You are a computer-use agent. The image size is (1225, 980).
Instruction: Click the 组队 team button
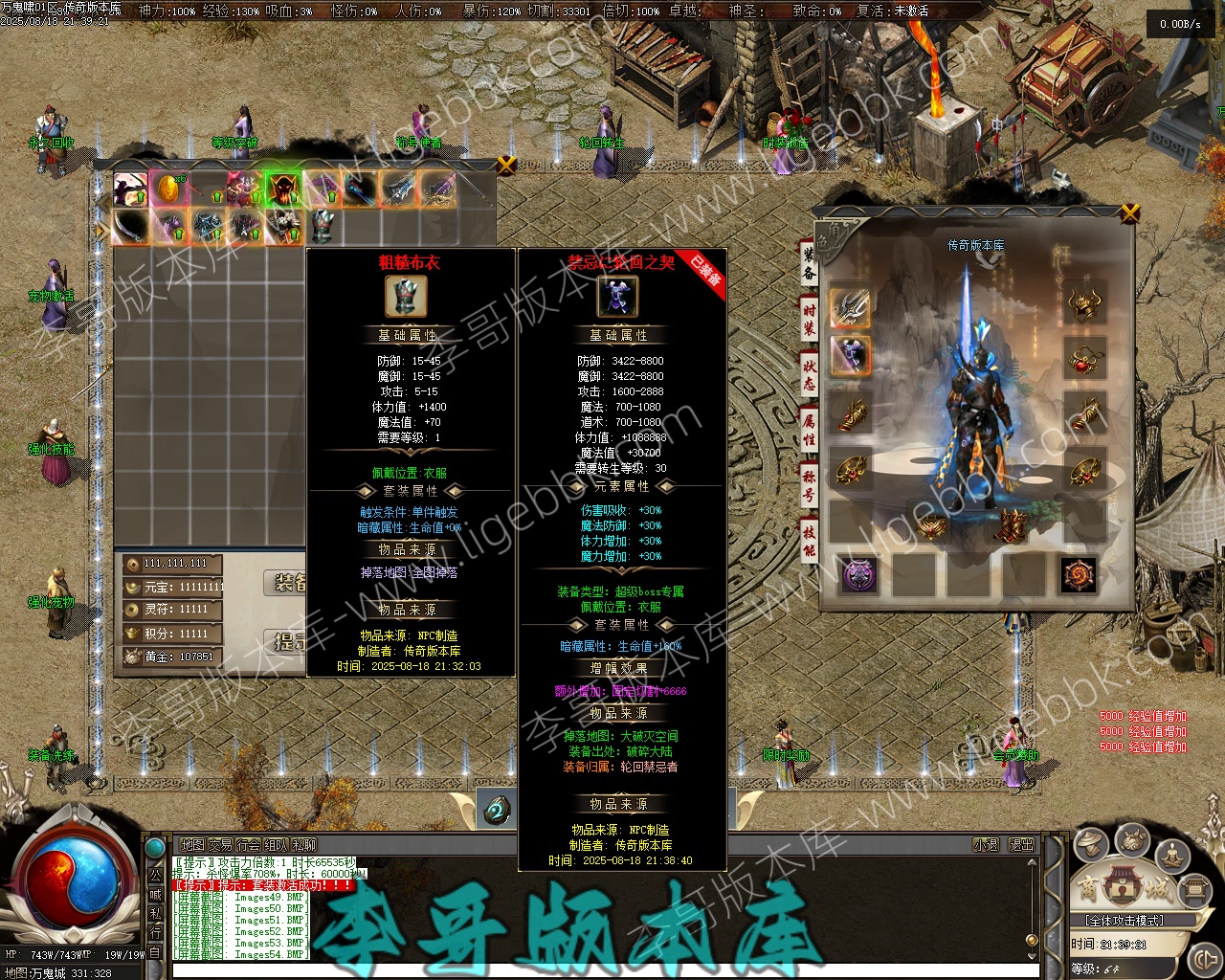[276, 845]
